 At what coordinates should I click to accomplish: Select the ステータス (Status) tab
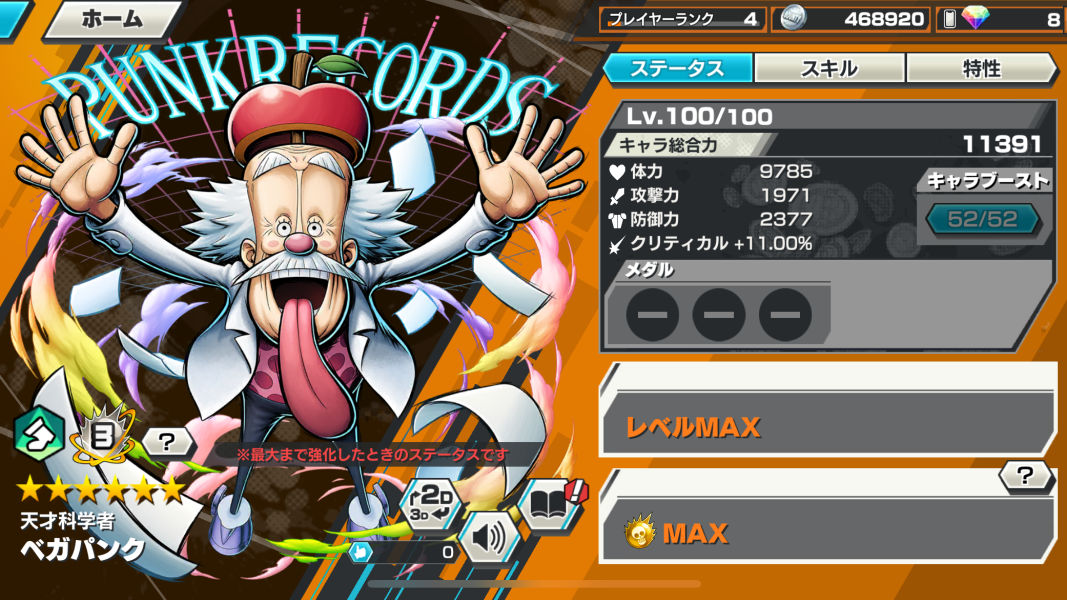coord(677,68)
